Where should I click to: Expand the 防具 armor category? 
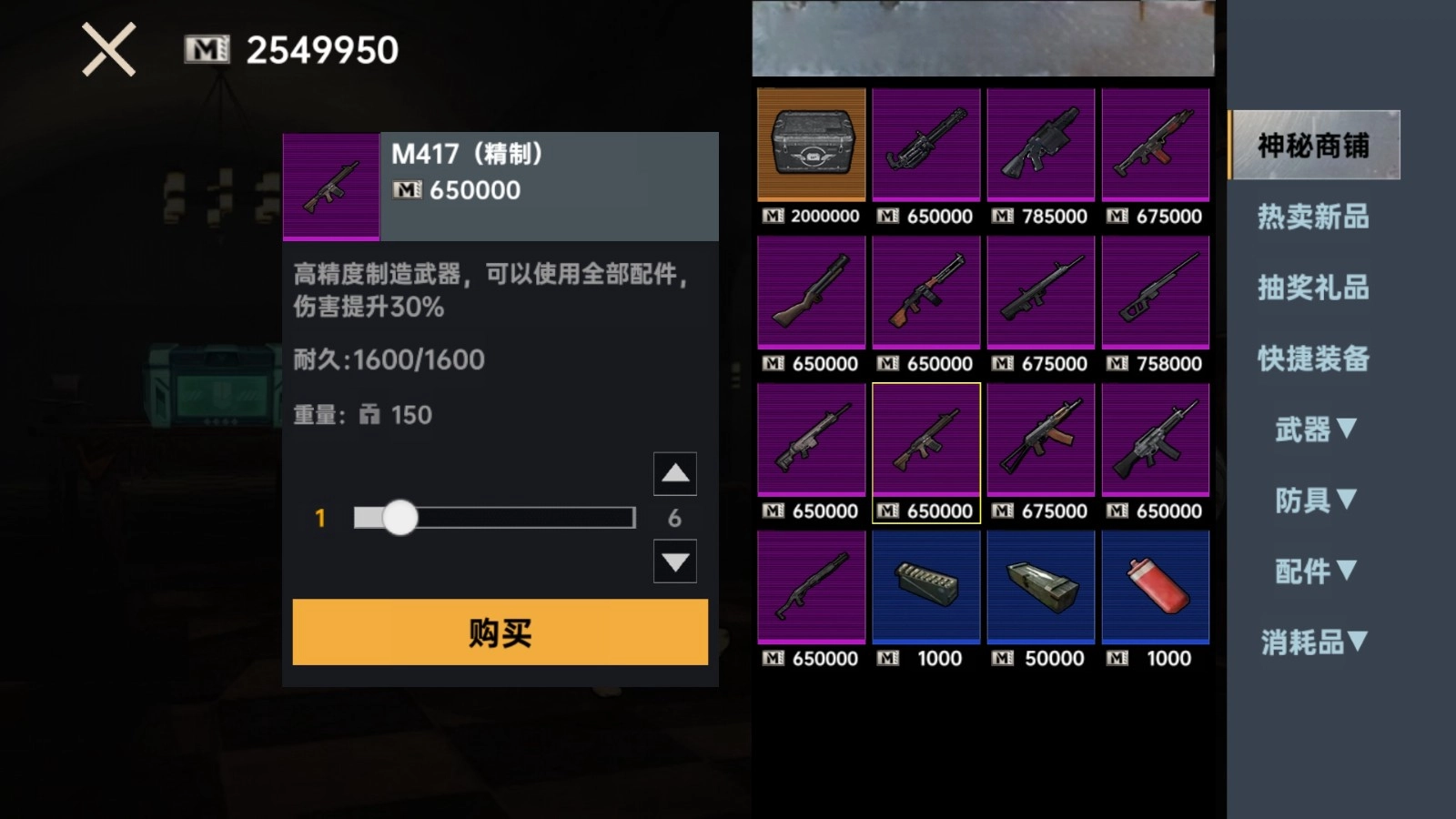[x=1315, y=500]
